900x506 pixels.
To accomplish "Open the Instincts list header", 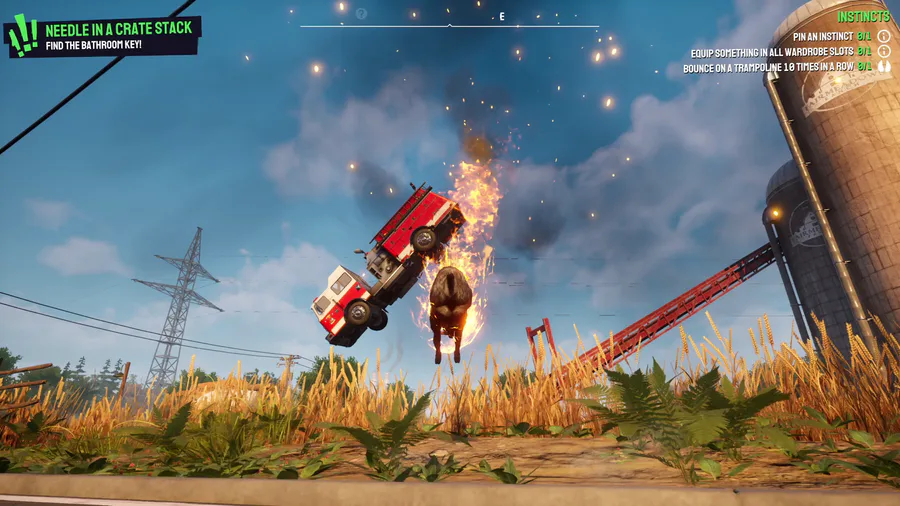I will pyautogui.click(x=863, y=16).
